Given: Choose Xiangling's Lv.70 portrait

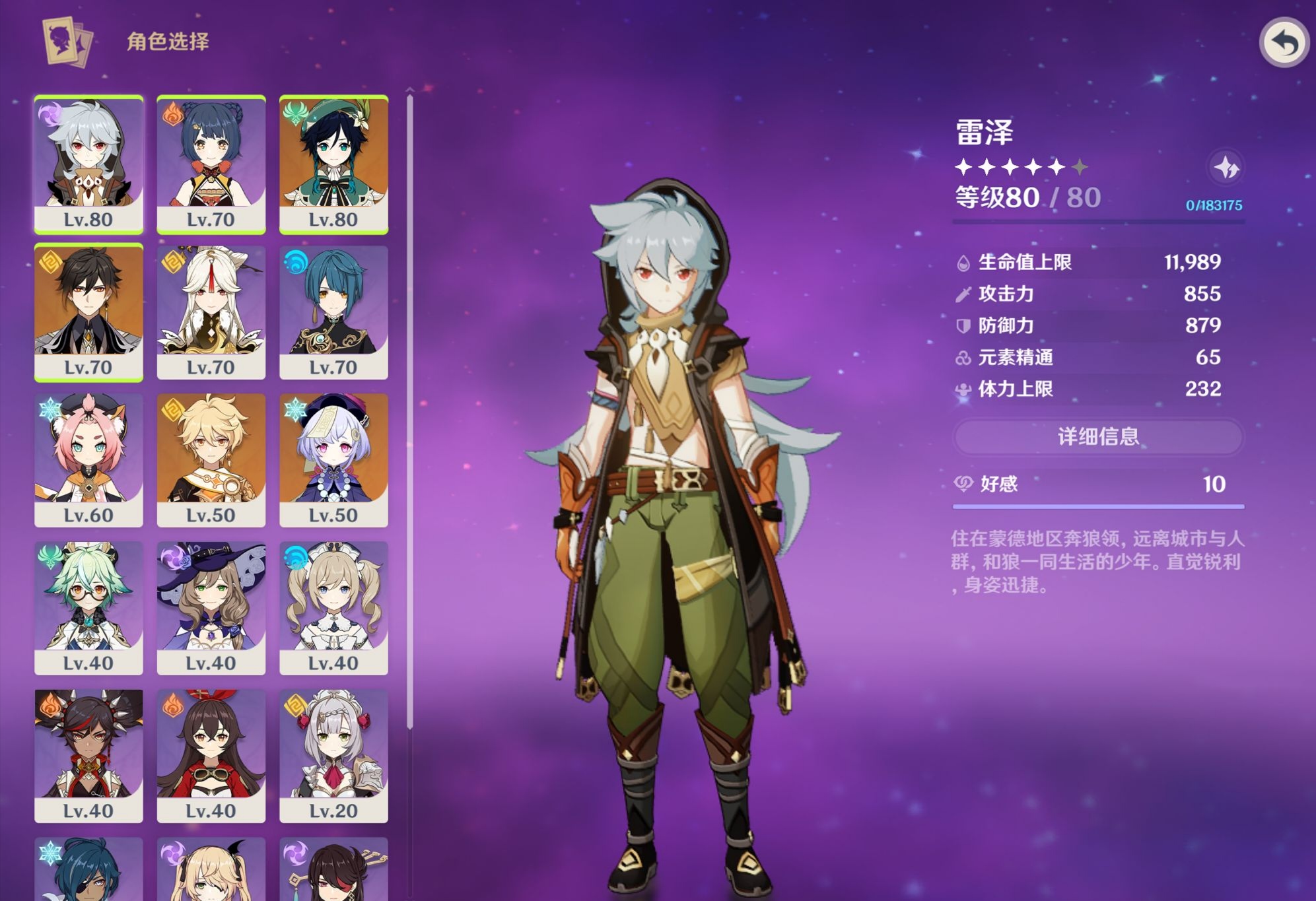Looking at the screenshot, I should point(211,164).
